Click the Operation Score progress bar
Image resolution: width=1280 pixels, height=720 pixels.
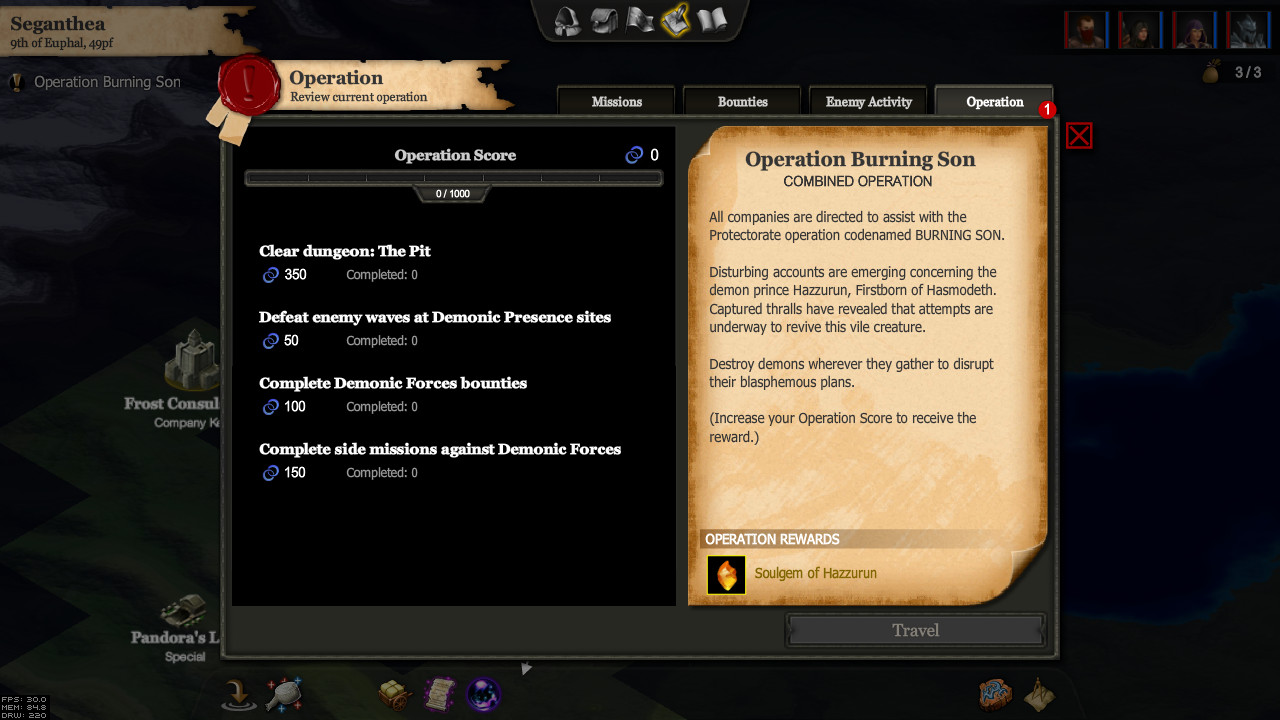[453, 177]
